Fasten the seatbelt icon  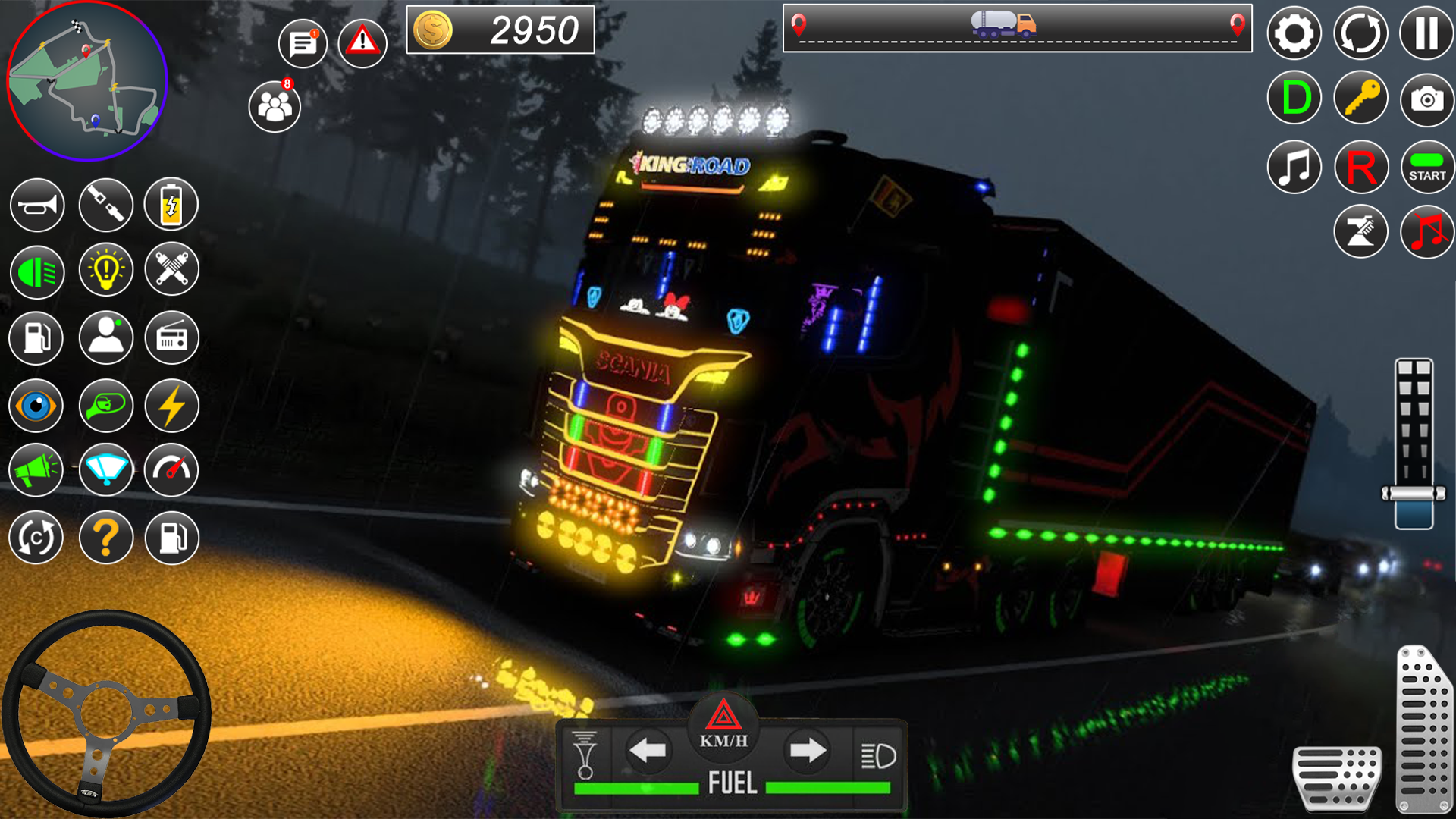click(x=105, y=205)
